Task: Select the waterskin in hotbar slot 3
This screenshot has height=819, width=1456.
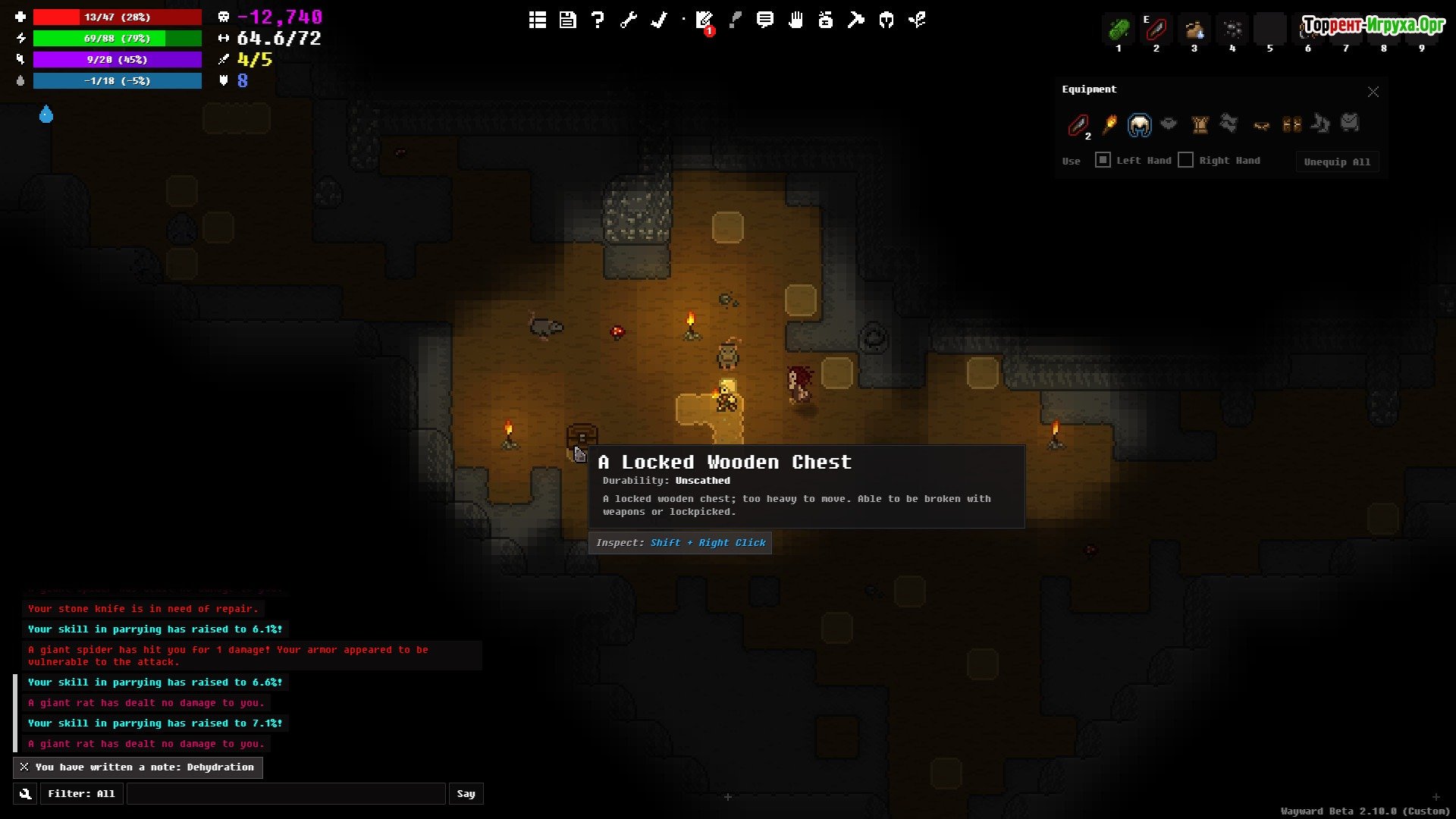Action: [x=1194, y=30]
